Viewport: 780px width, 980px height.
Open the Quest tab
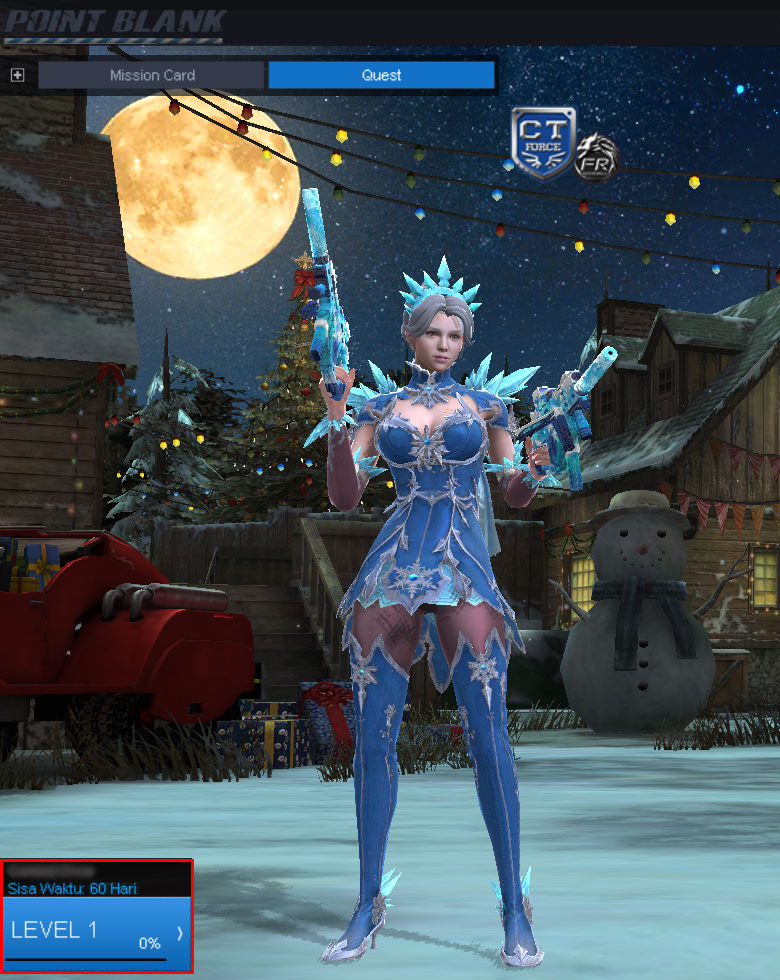click(381, 75)
